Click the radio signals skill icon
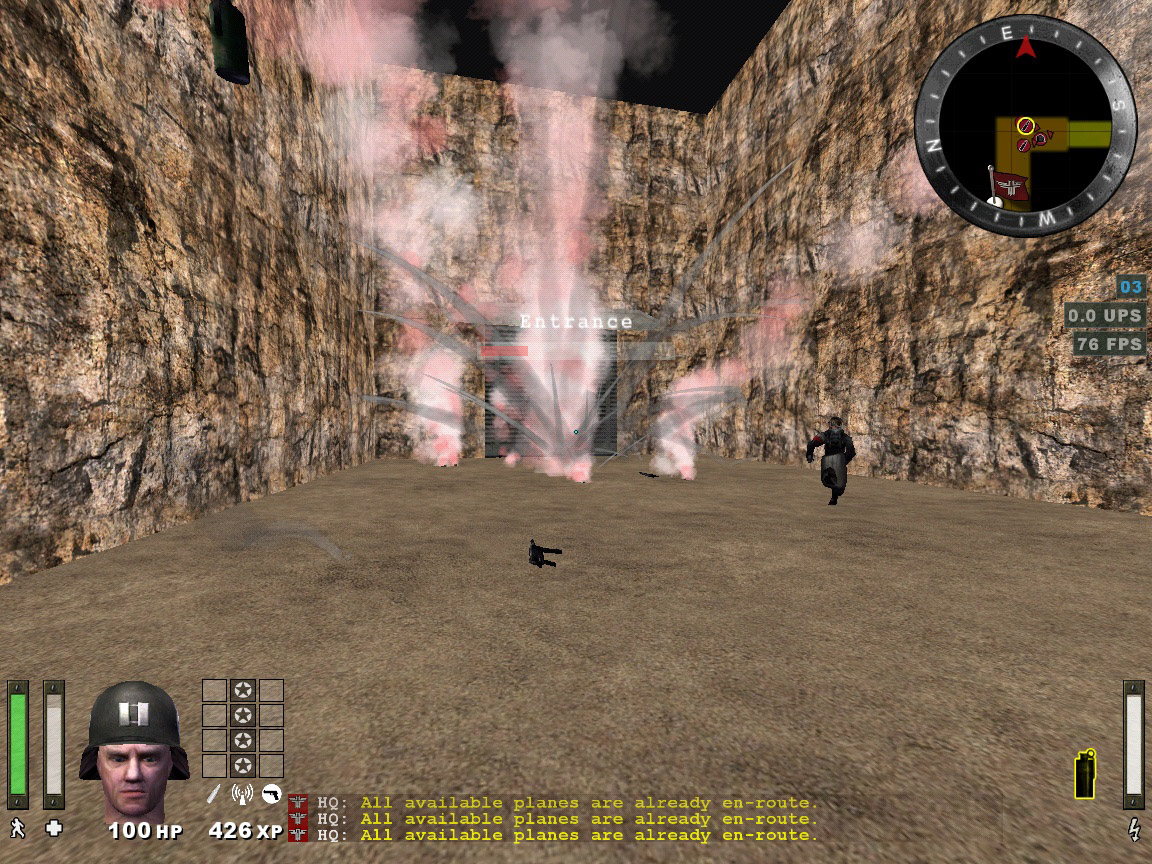The image size is (1152, 864). point(241,794)
